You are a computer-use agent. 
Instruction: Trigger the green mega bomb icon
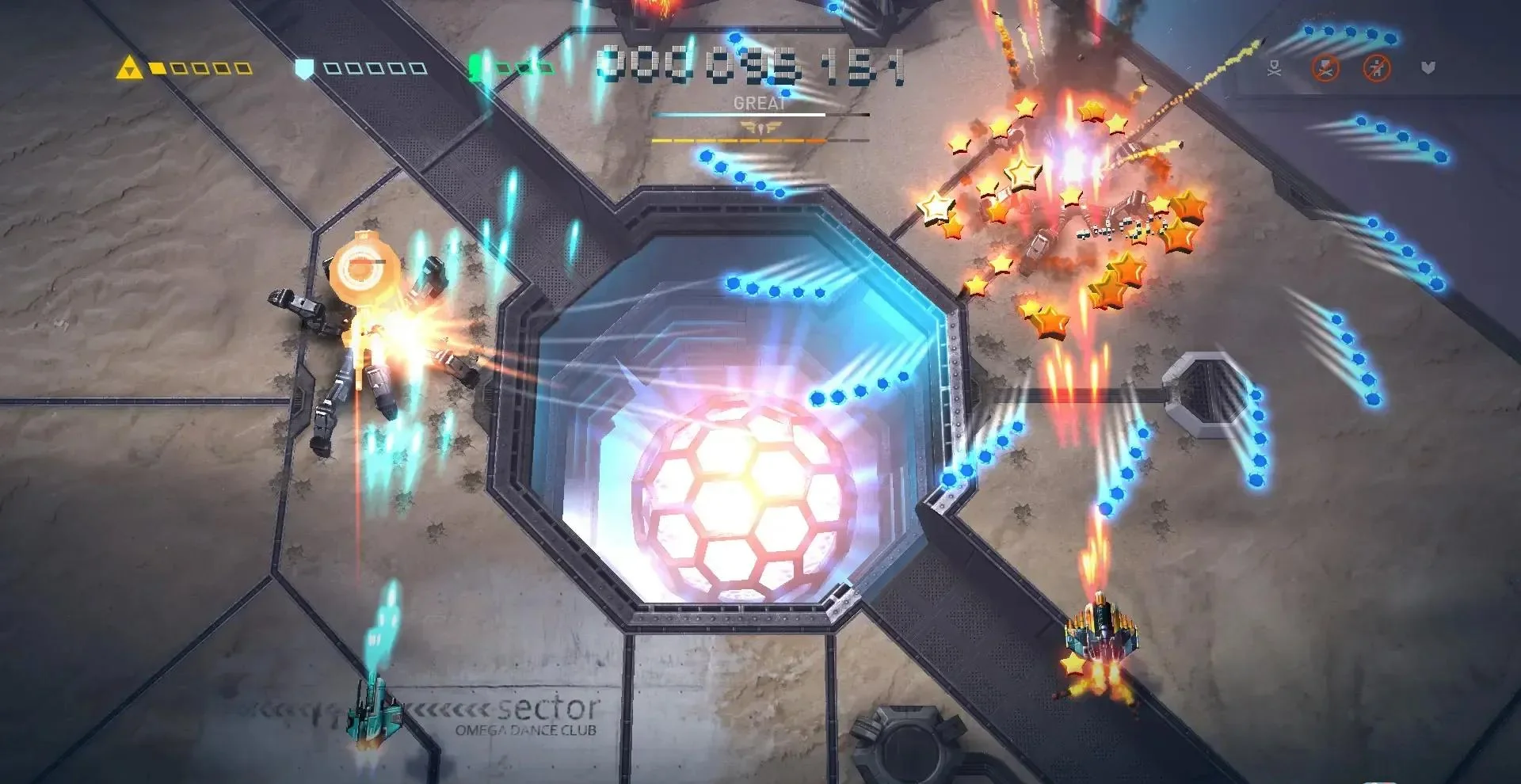[x=476, y=67]
